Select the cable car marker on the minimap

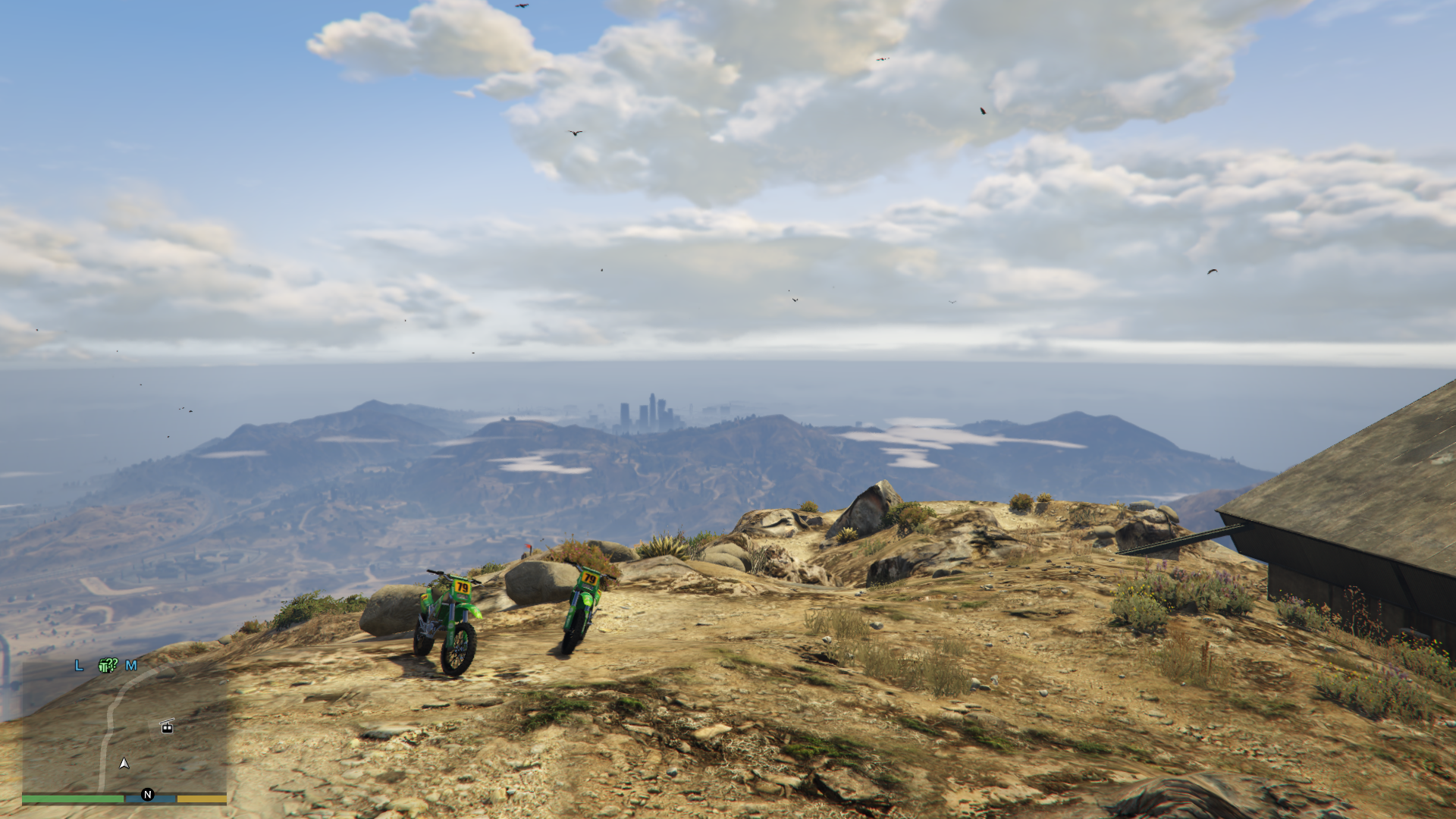[167, 726]
